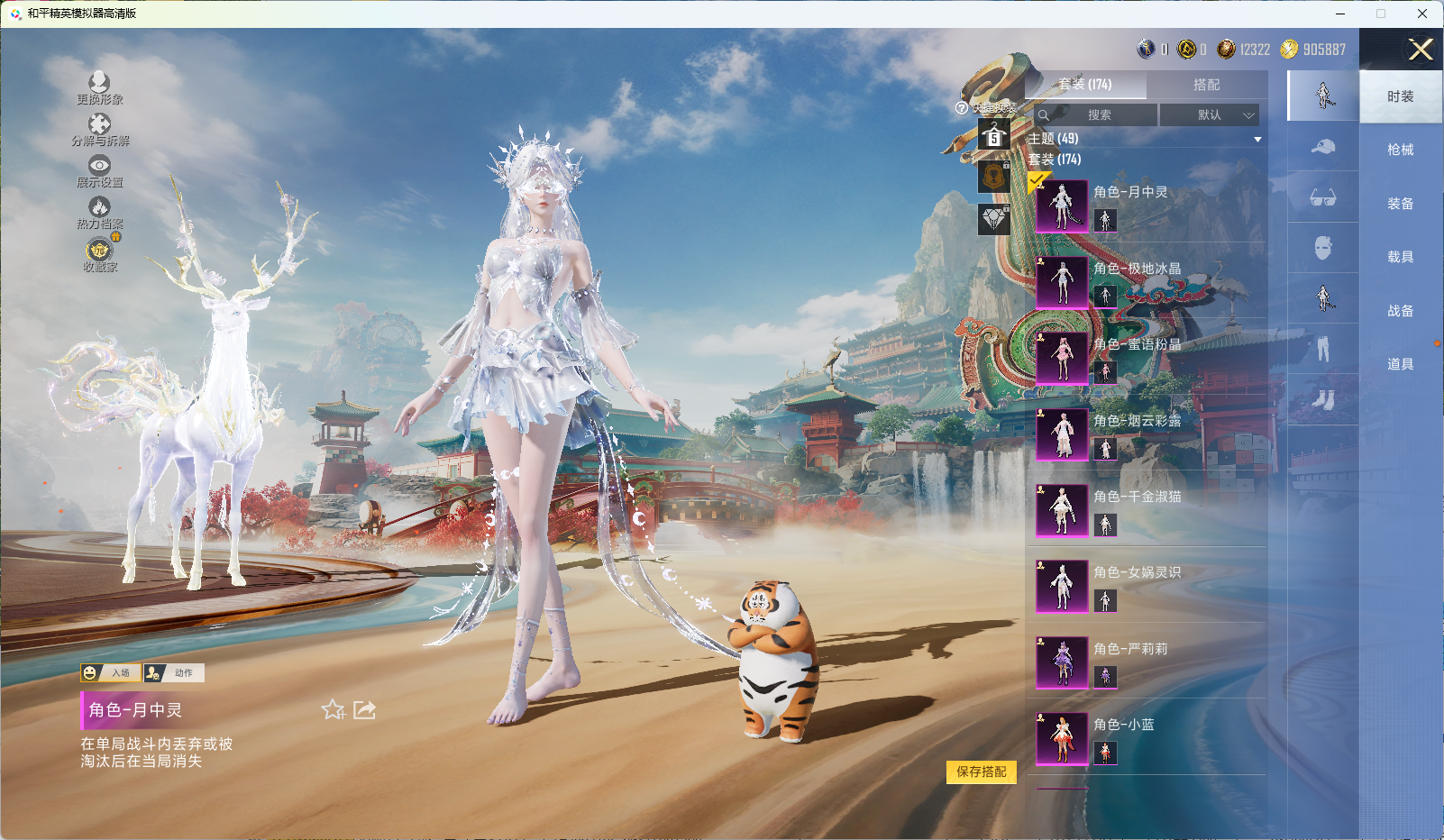
Task: Open the 枪械 category
Action: (1400, 150)
